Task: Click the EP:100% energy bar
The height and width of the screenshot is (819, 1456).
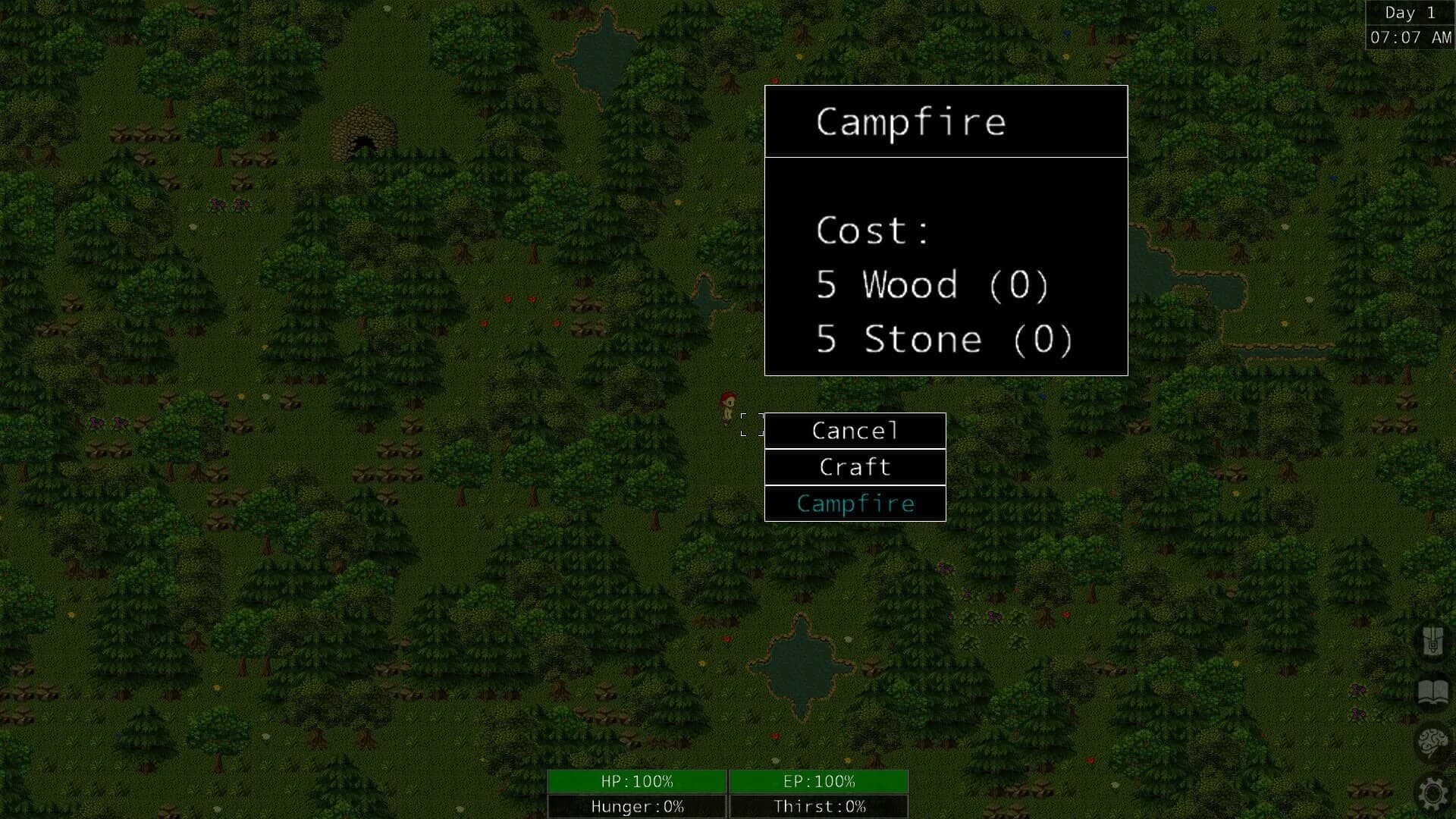Action: coord(819,781)
